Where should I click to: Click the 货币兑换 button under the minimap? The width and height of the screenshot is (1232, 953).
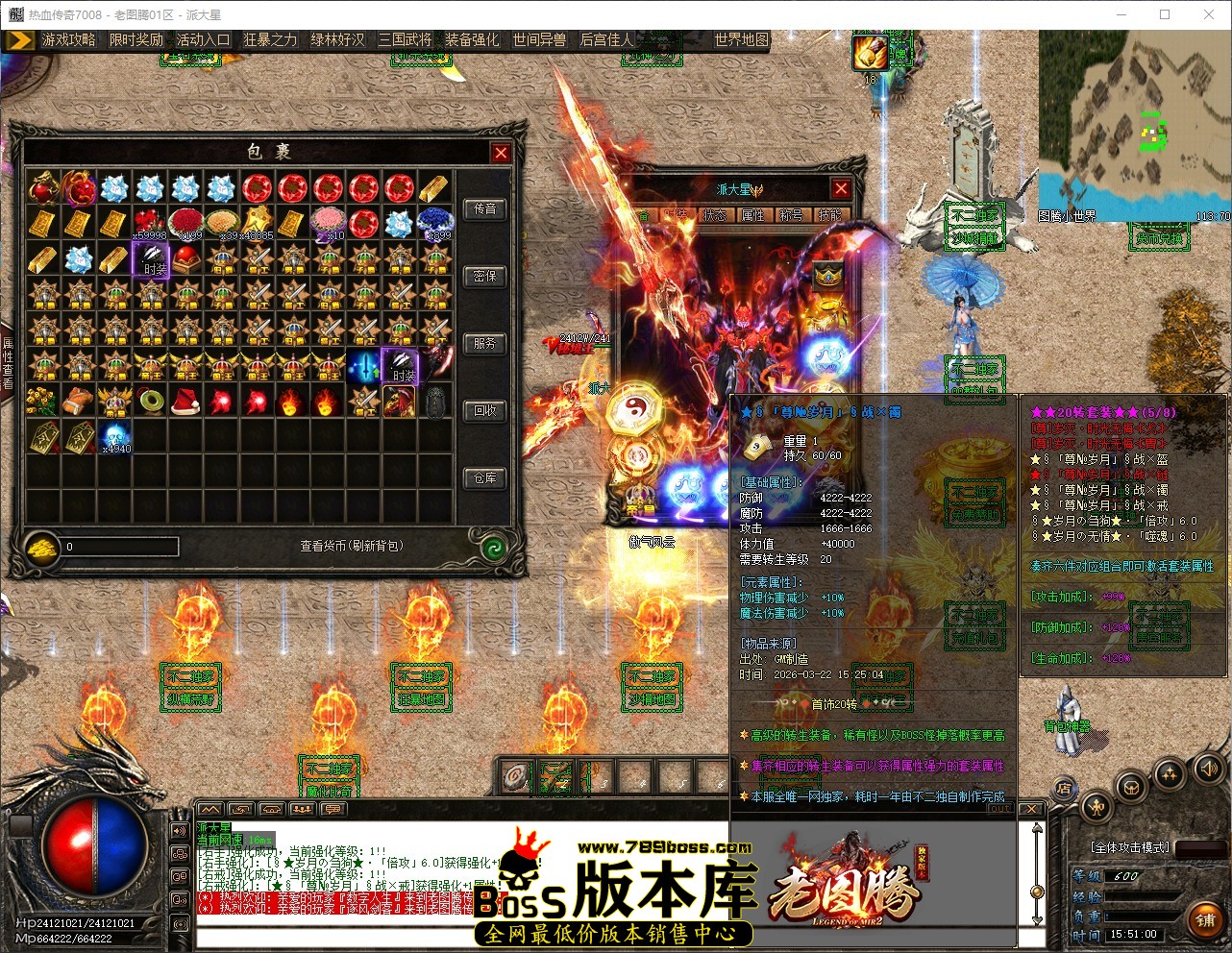pos(1160,238)
